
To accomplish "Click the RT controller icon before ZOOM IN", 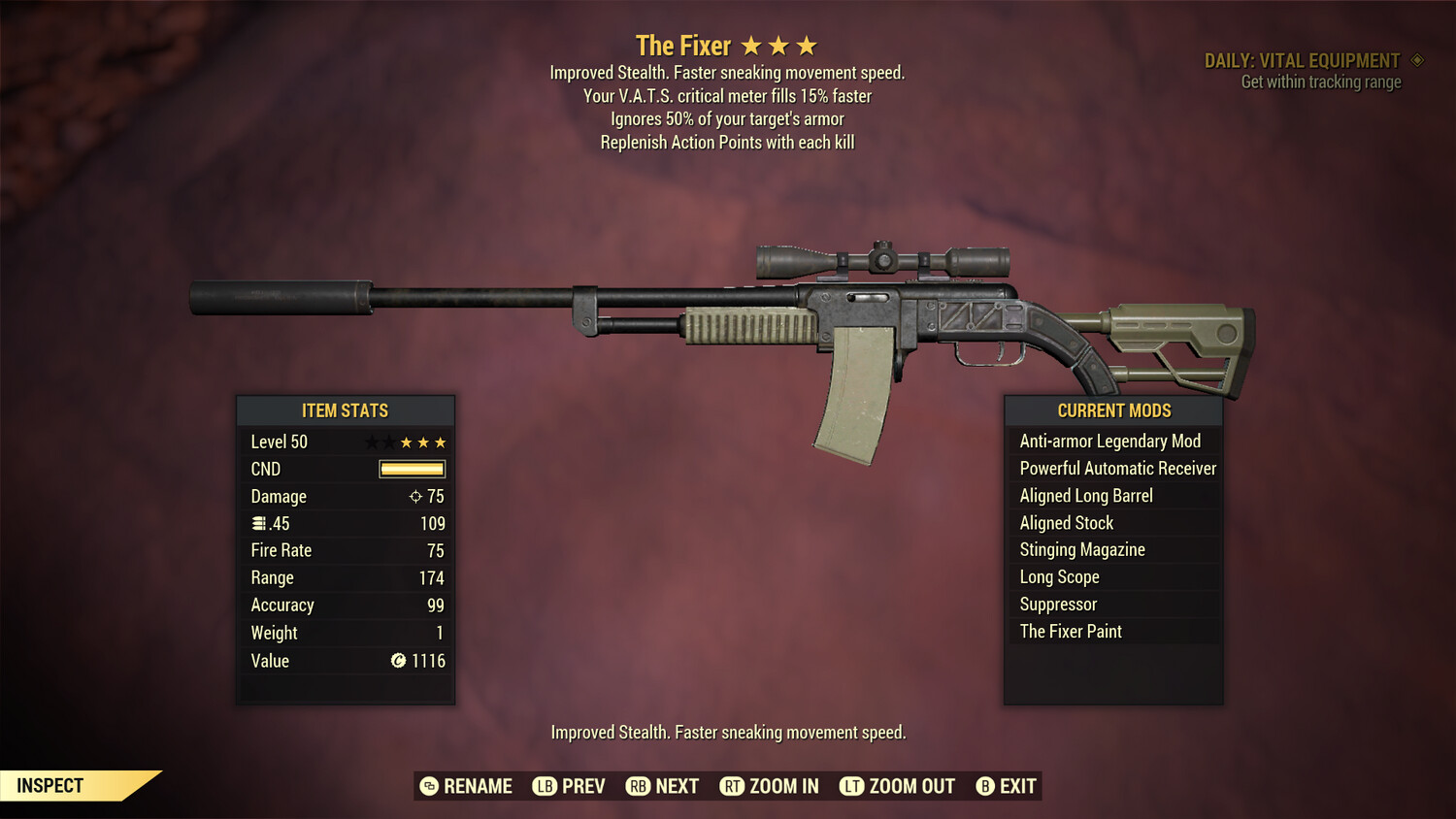I will (733, 786).
